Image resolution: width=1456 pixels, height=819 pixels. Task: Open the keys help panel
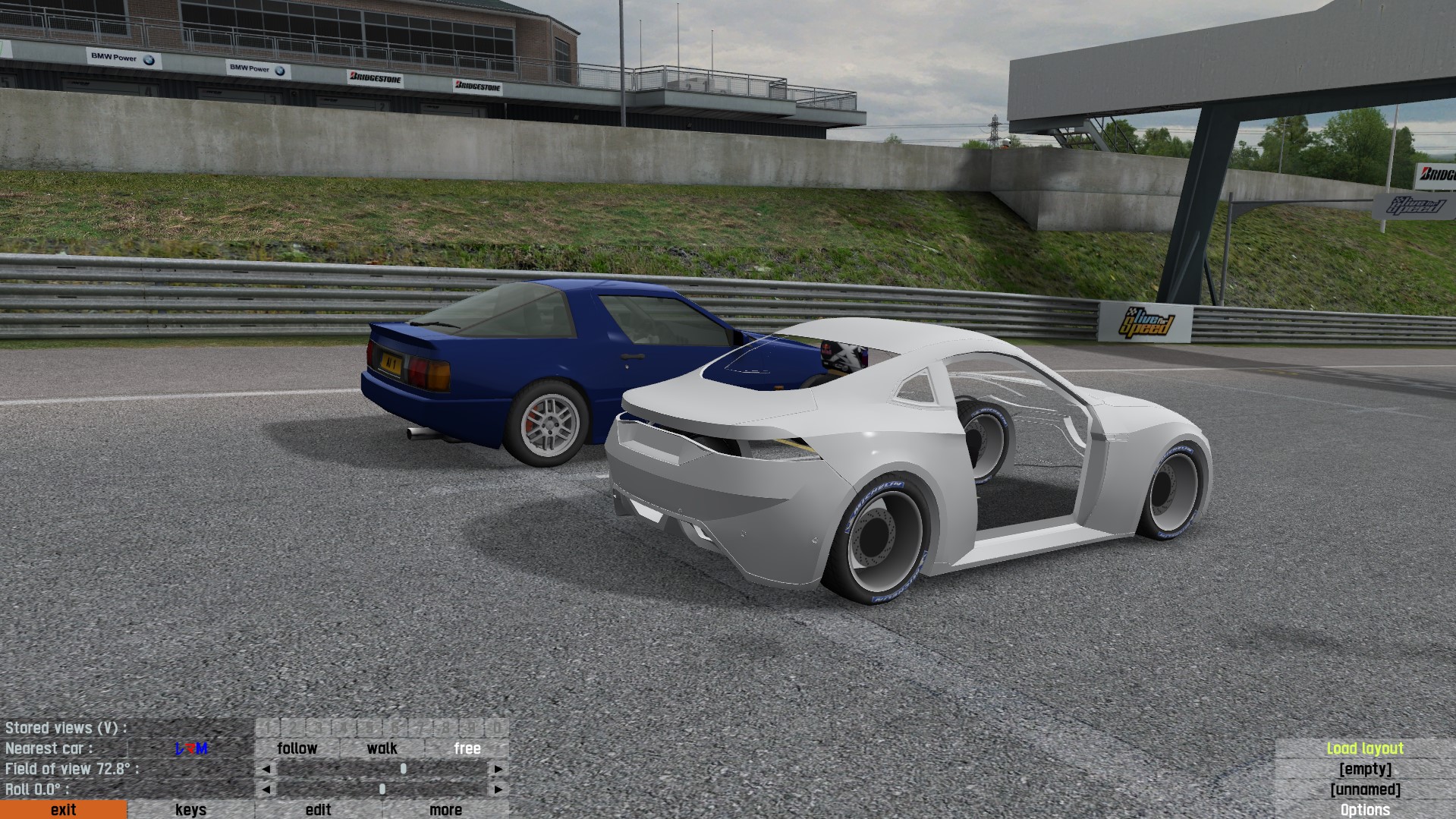190,810
